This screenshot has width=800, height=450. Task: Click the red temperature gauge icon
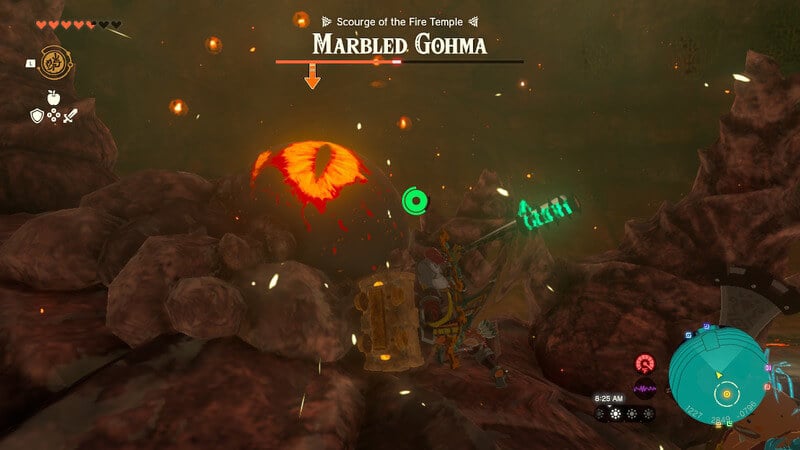tap(643, 363)
